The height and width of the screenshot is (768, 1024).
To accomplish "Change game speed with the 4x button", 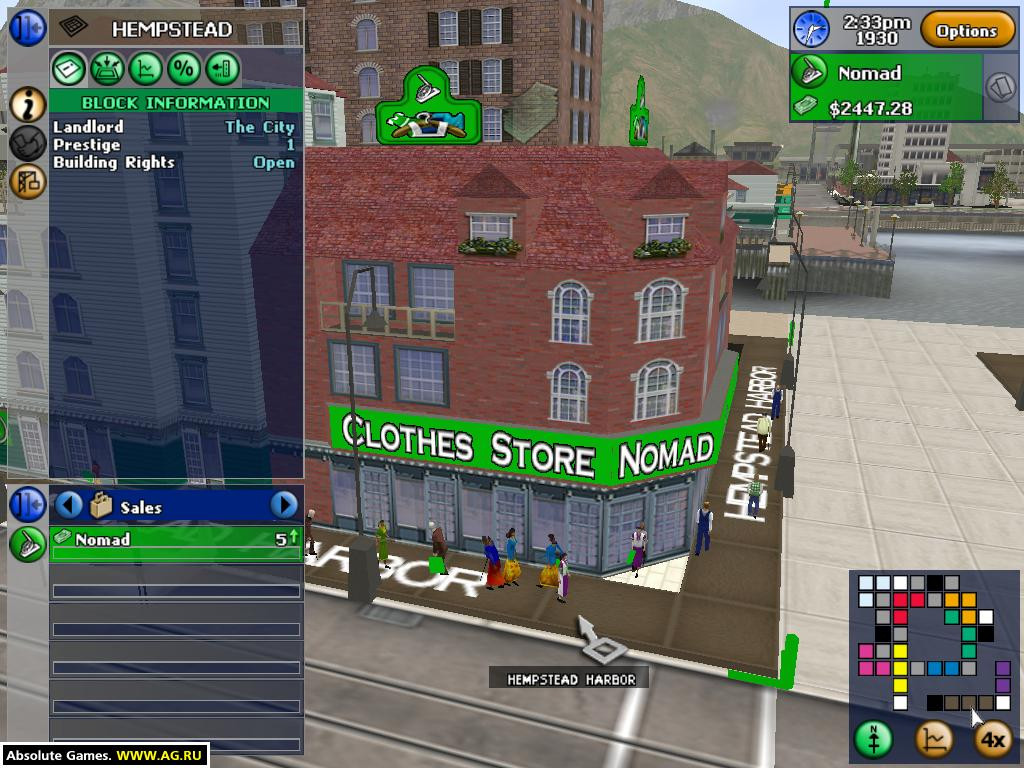I will point(992,740).
